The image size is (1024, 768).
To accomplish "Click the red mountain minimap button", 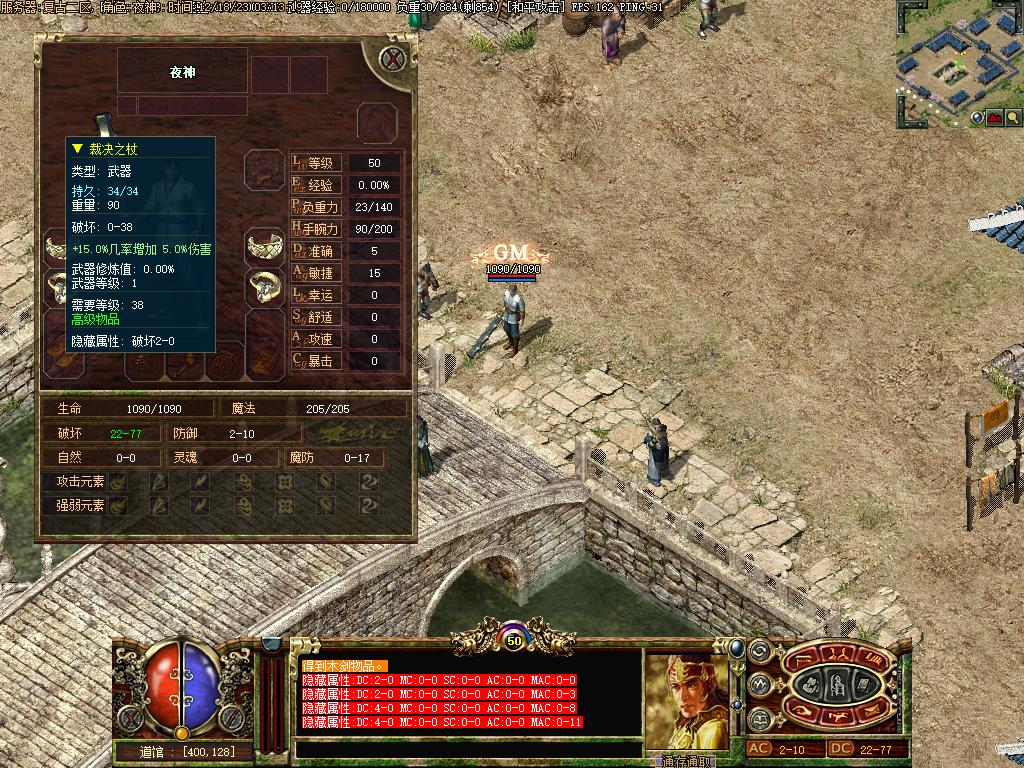I will [x=995, y=117].
